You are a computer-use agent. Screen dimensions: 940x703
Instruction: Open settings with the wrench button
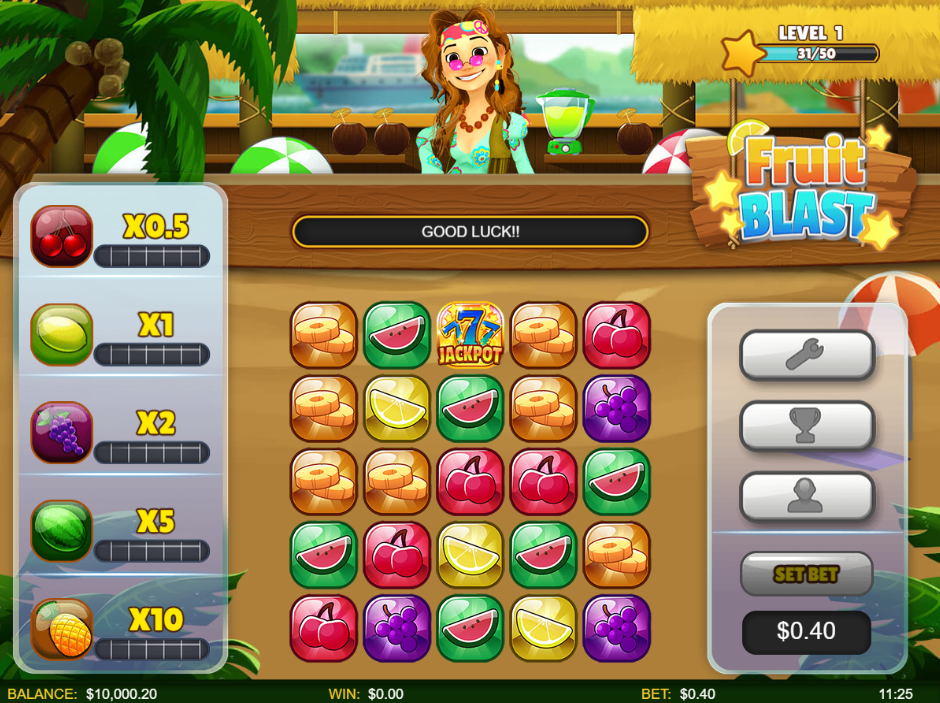[806, 355]
